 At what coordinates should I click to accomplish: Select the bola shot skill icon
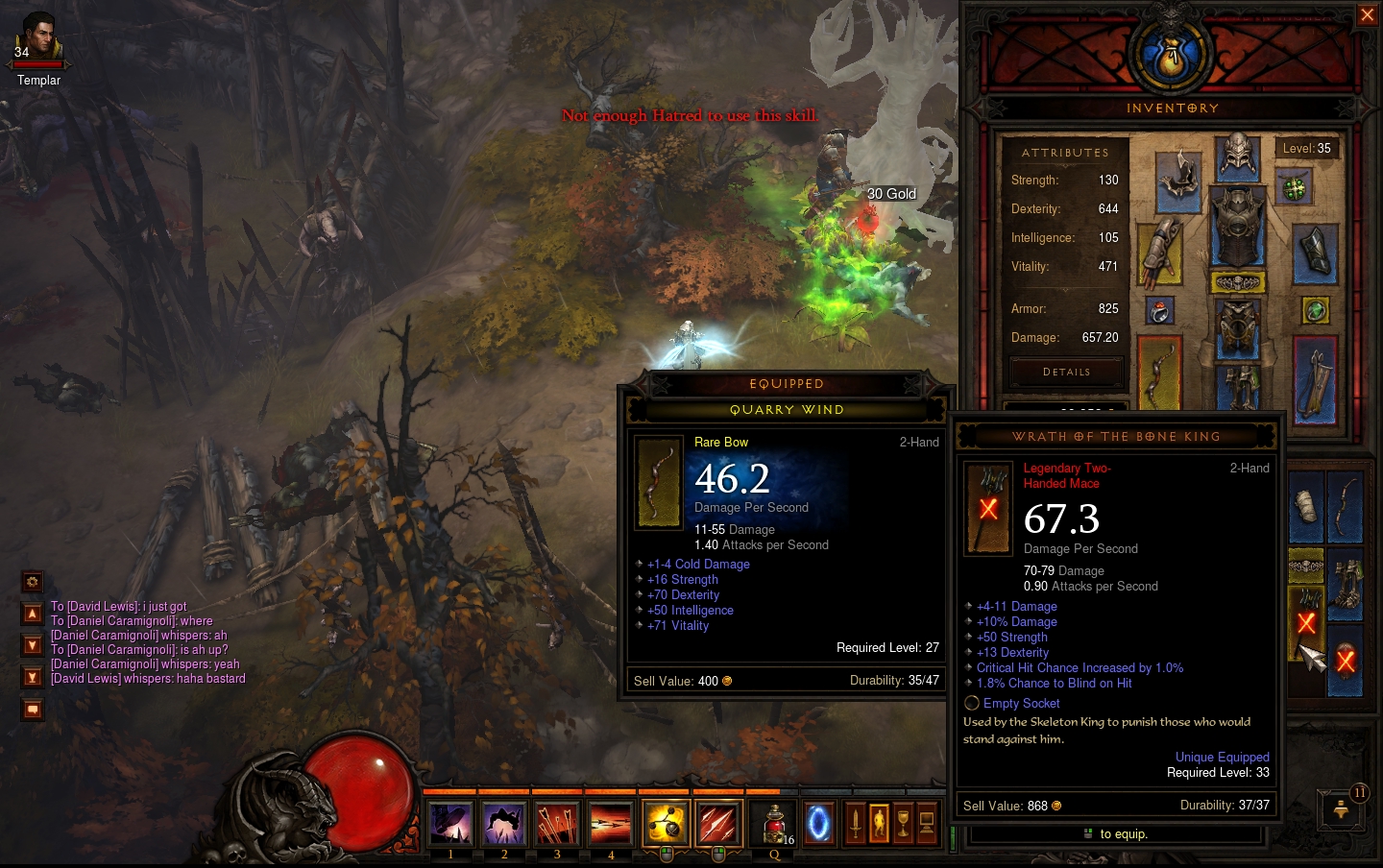[x=665, y=824]
